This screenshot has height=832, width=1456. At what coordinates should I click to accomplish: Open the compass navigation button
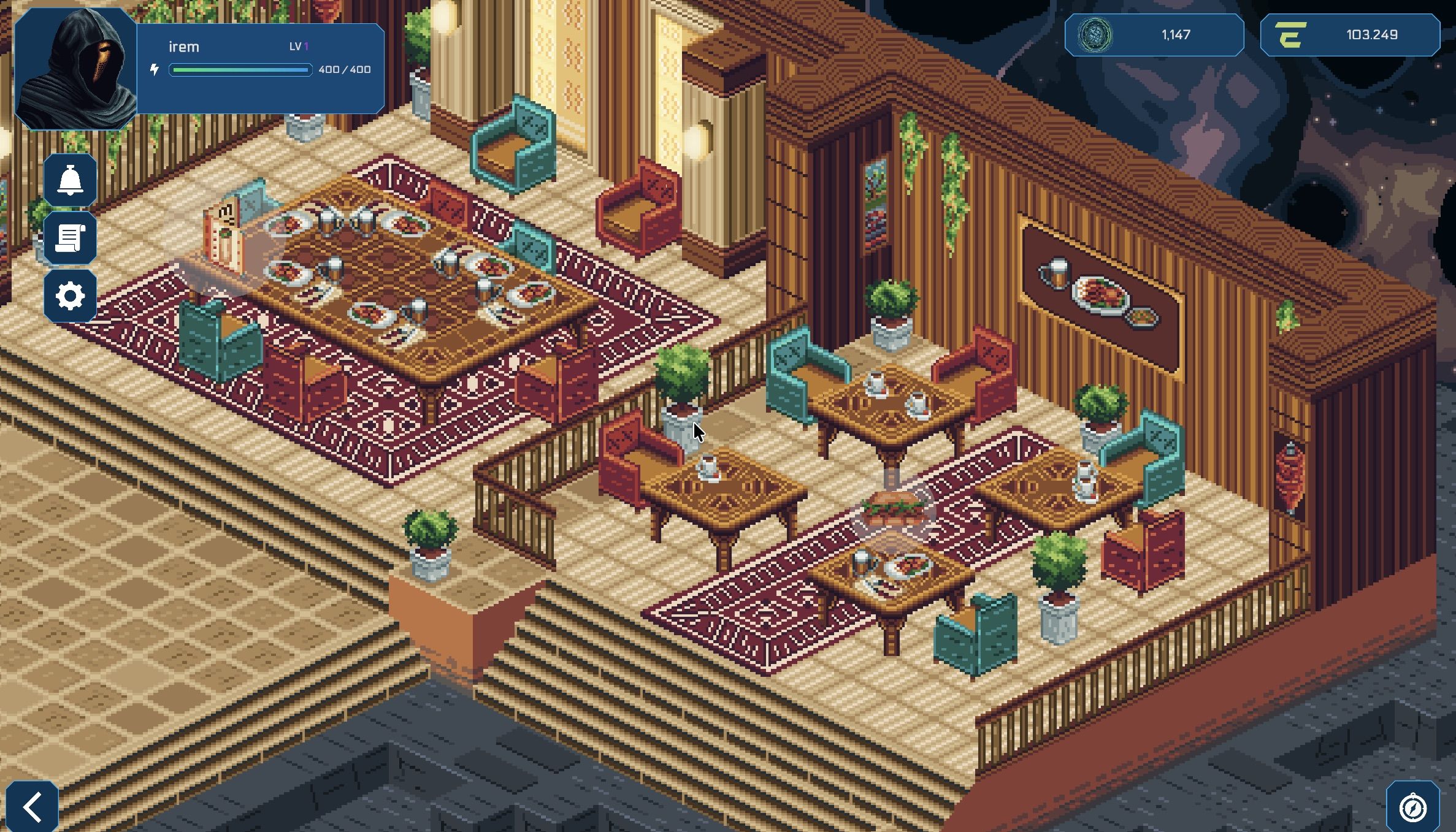(x=1413, y=807)
